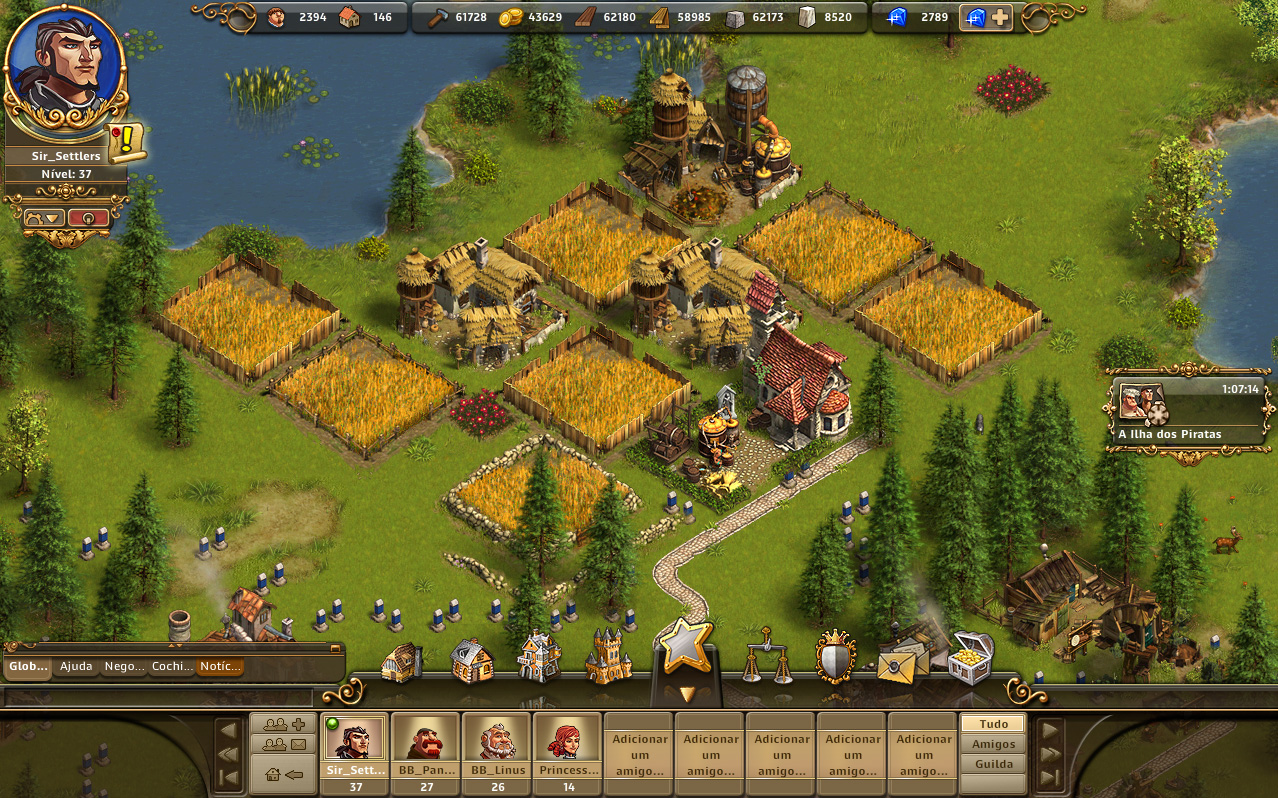
Task: Open the guild shield icon
Action: (x=835, y=656)
